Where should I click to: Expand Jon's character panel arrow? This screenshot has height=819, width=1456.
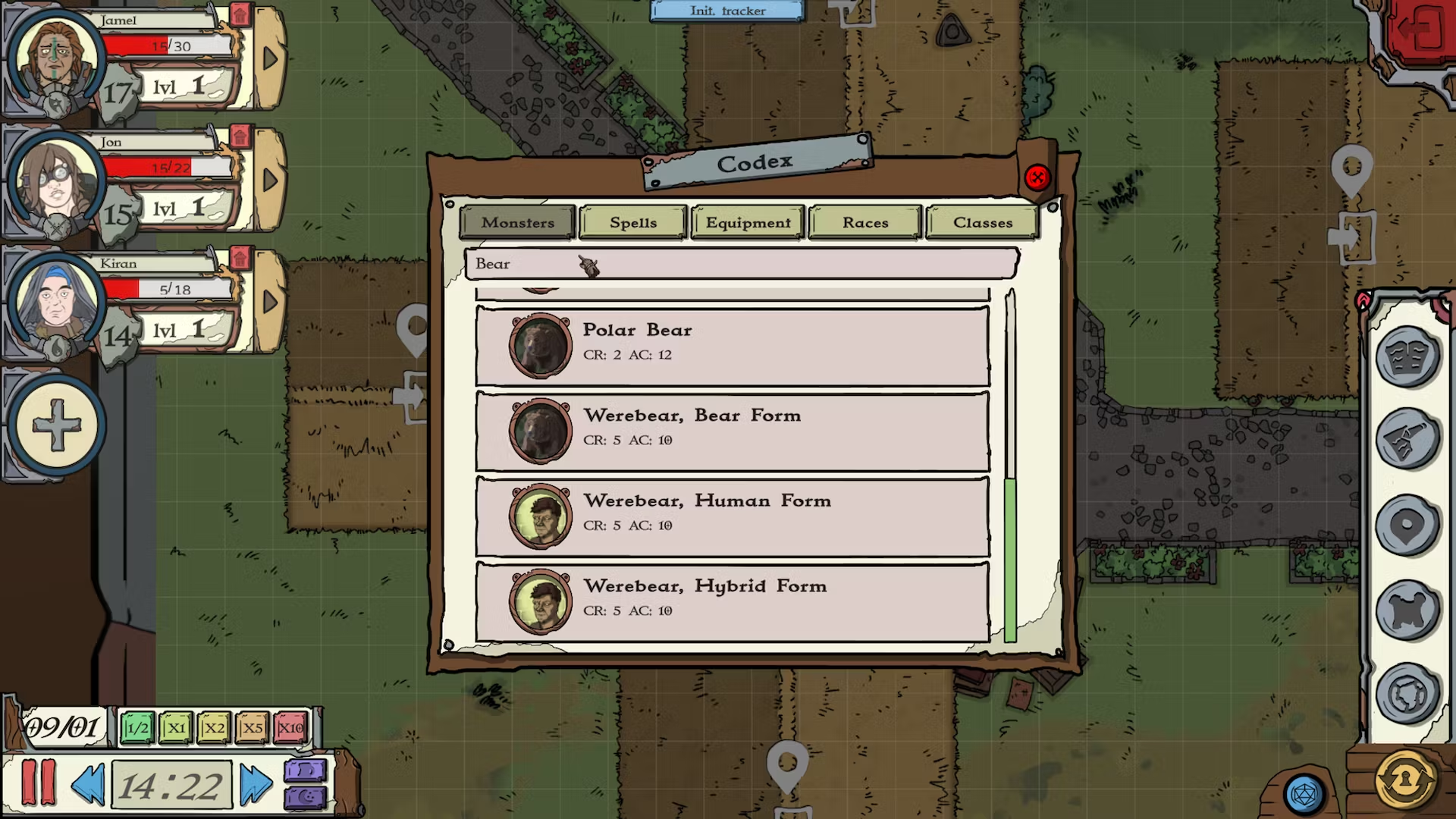[271, 180]
